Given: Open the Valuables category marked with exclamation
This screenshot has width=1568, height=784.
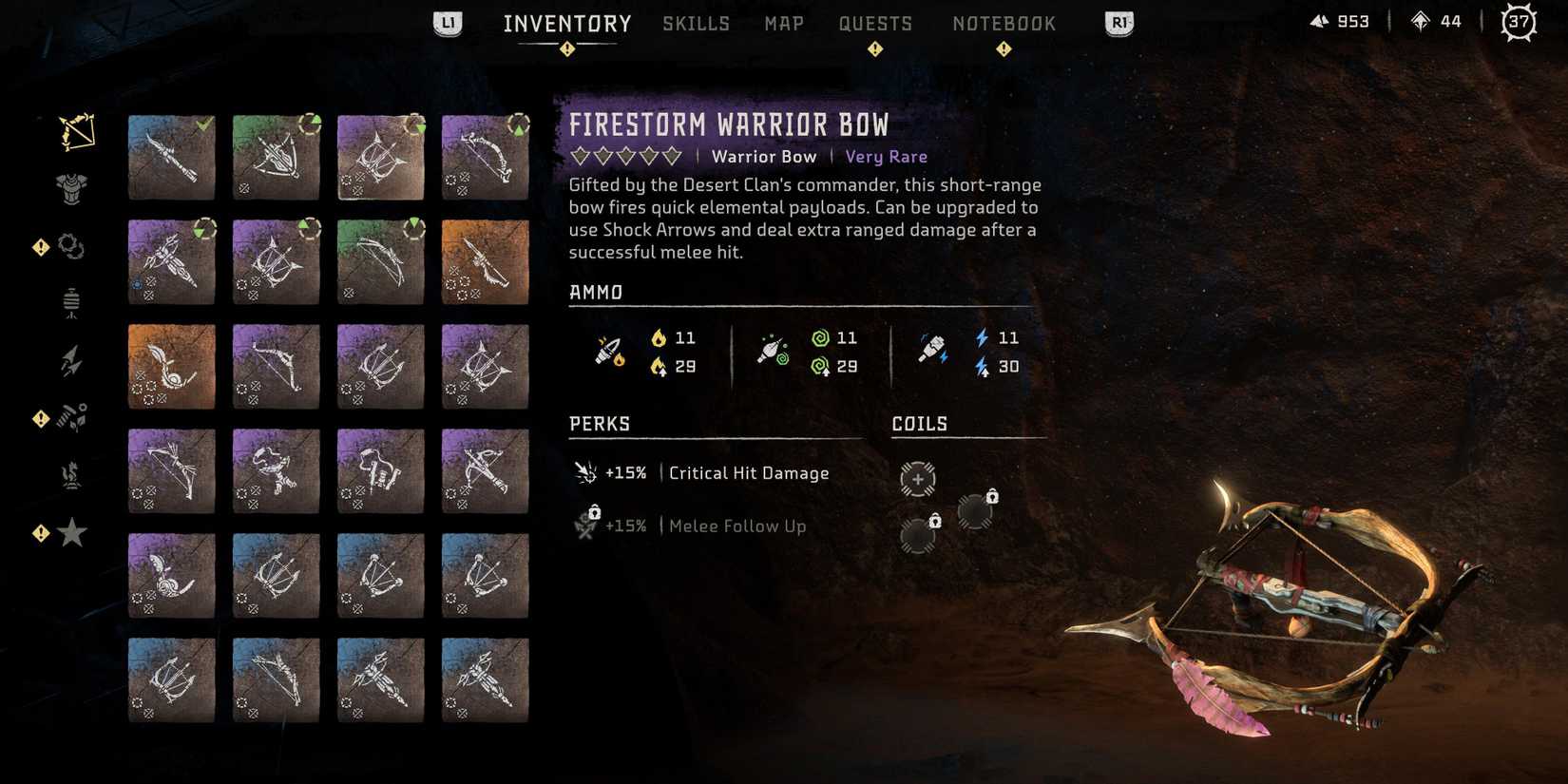Looking at the screenshot, I should (72, 416).
